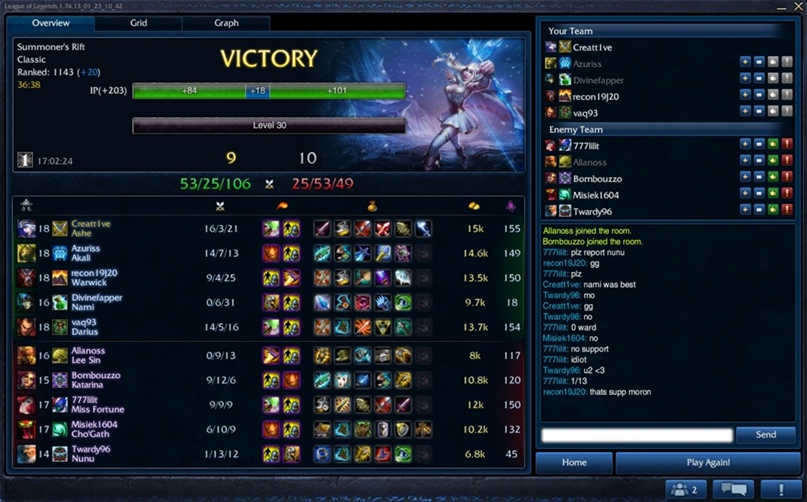This screenshot has height=502, width=807.
Task: Give vaq93 a thumbs-up honor
Action: coord(773,112)
